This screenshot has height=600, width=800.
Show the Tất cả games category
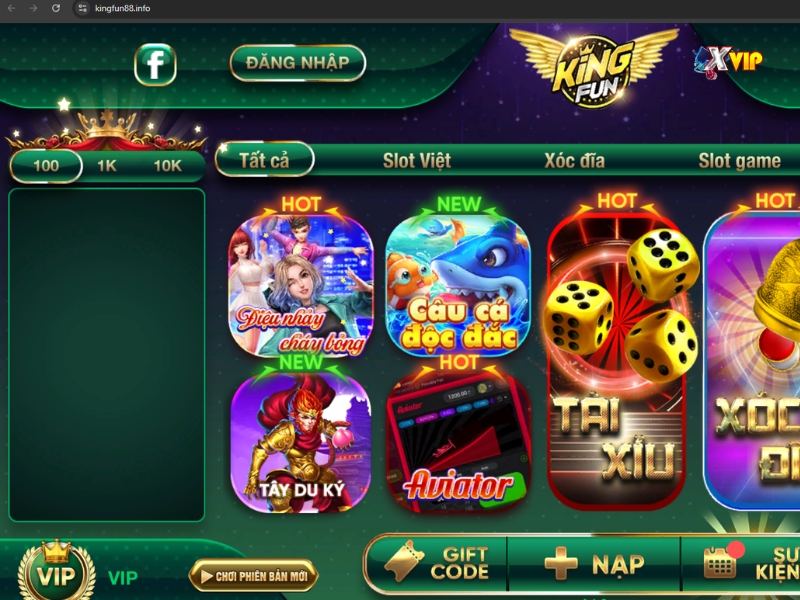coord(264,160)
